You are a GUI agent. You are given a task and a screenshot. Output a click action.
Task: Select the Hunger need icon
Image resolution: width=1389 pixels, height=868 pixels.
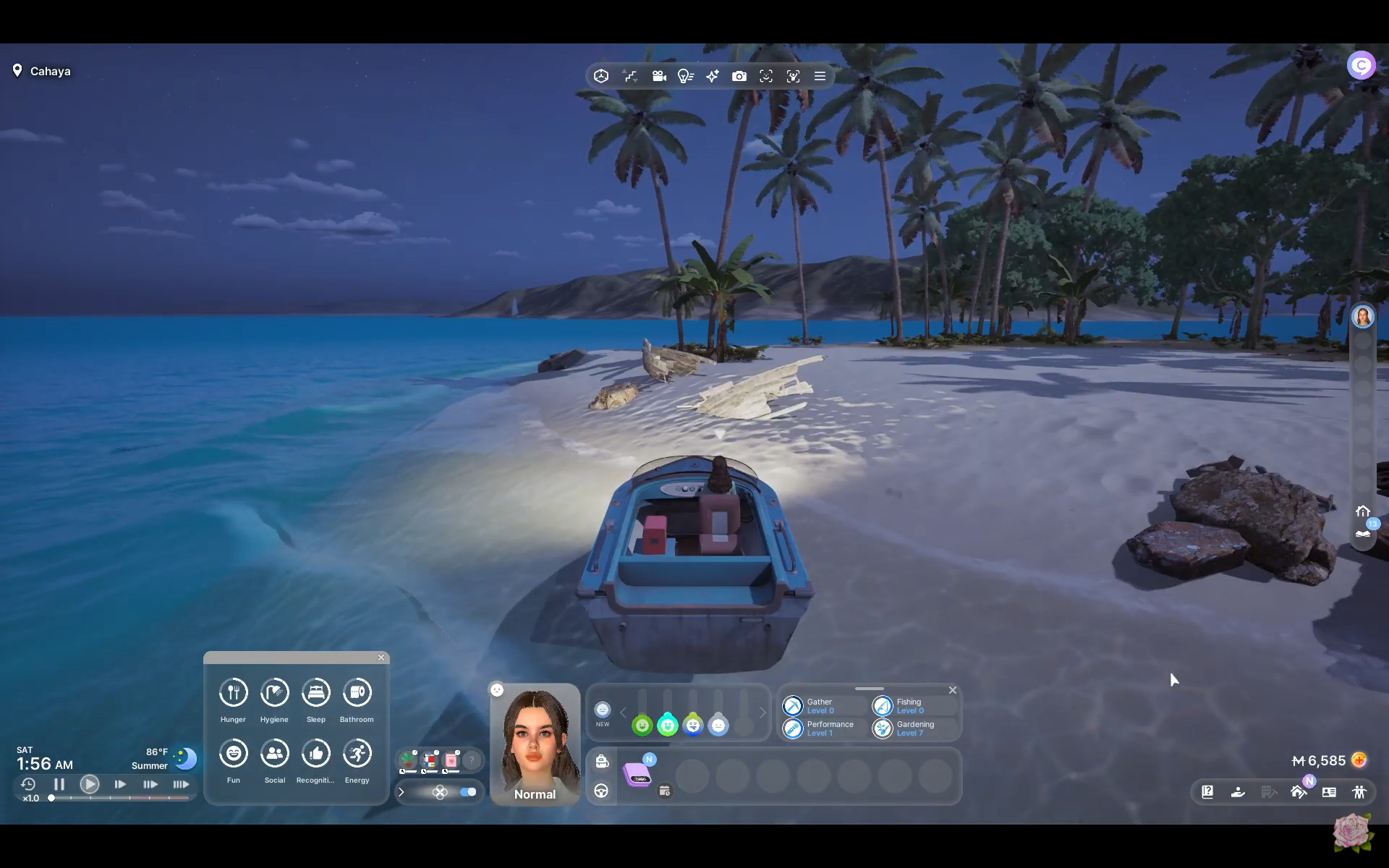pos(233,693)
